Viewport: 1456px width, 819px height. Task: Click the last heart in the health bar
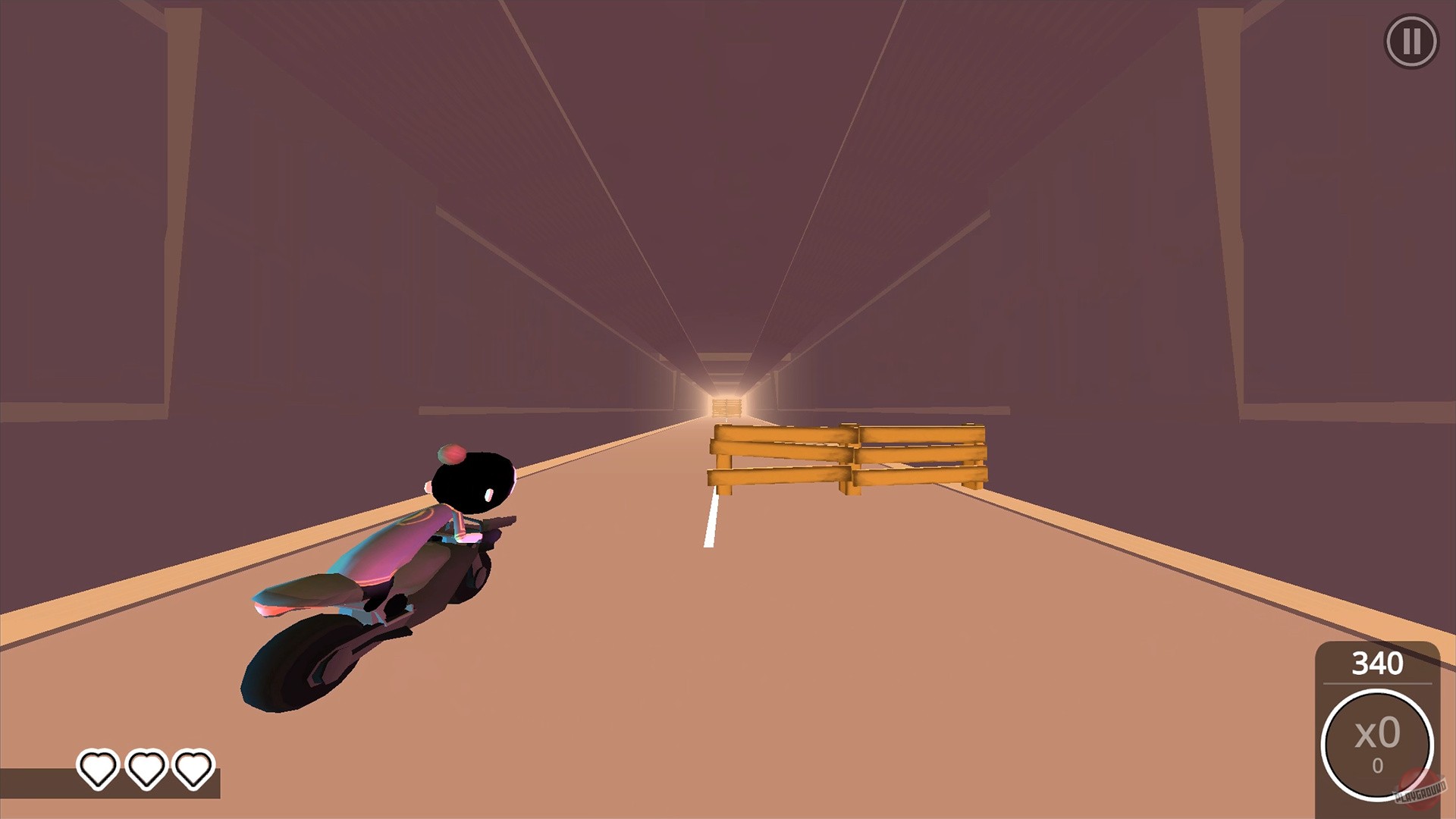(194, 768)
